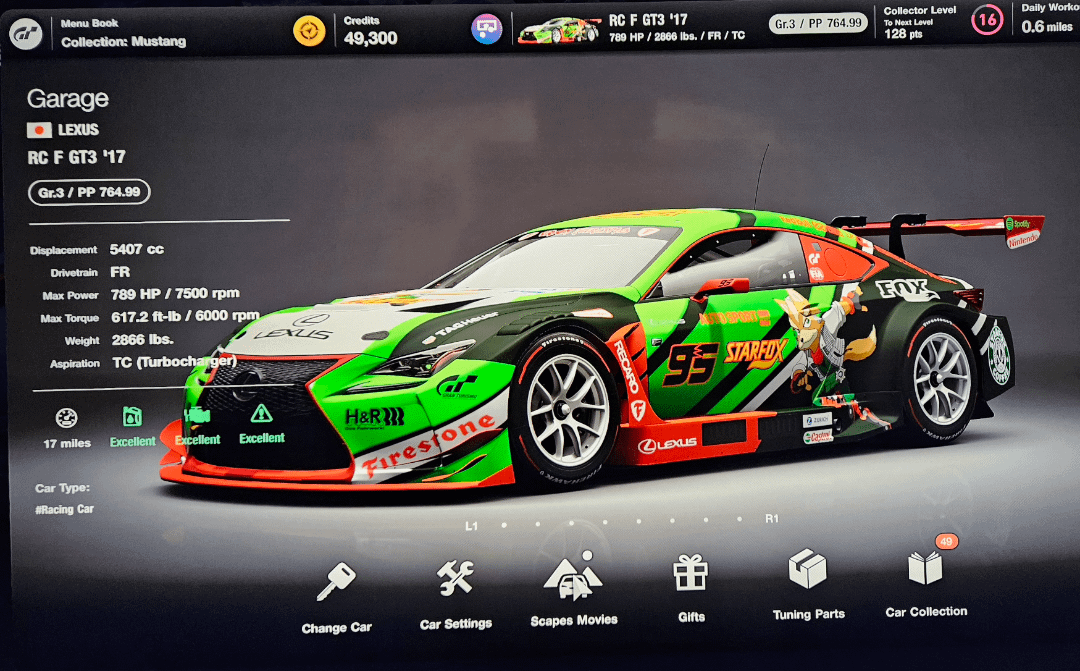
Task: Click the body rigidity warning-triangle icon
Action: tap(261, 413)
